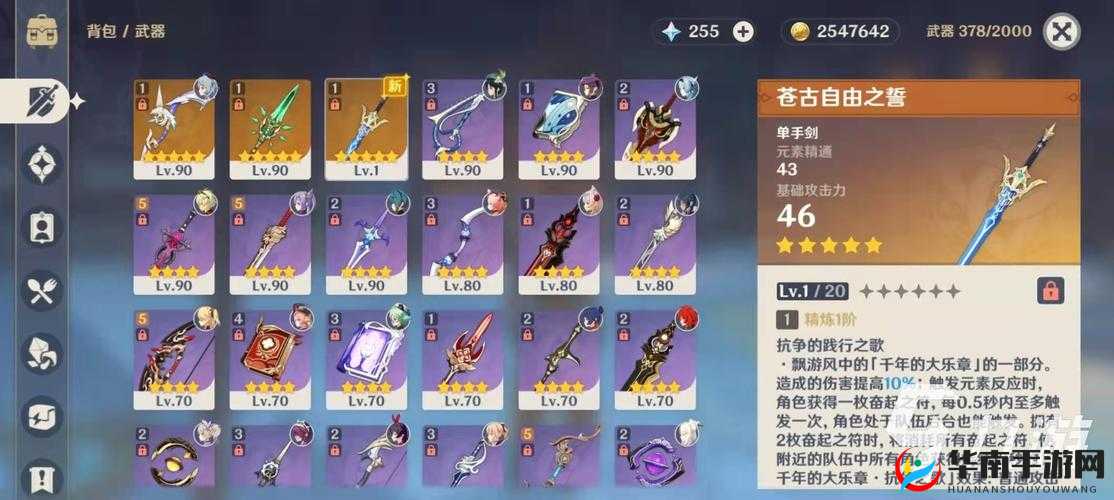Select the first five-star sword at Lv.90
The height and width of the screenshot is (500, 1114).
click(x=174, y=125)
